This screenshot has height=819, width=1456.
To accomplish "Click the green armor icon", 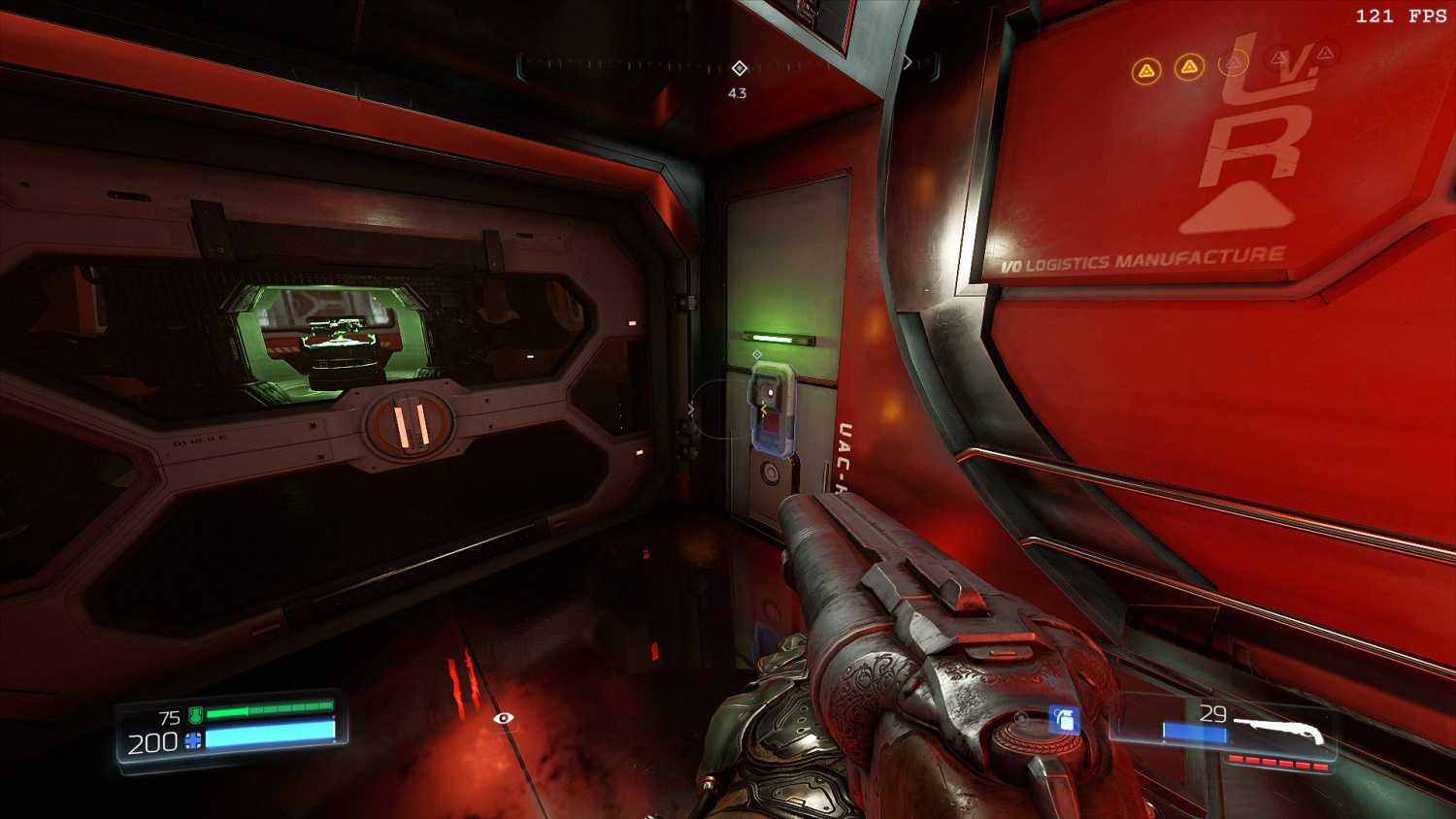I will click(195, 716).
